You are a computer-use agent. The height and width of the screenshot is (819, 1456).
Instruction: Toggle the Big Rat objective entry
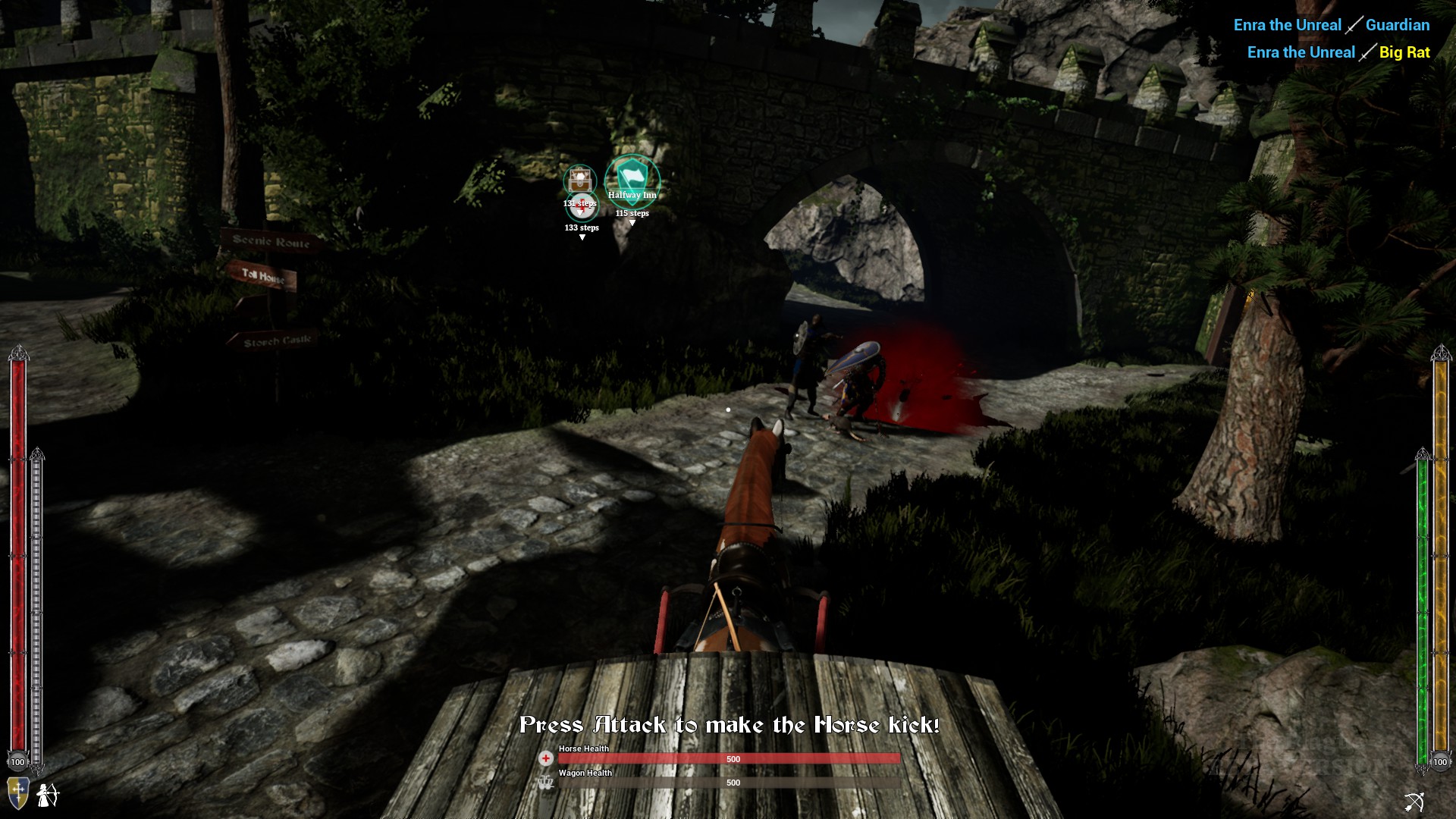click(x=1338, y=52)
